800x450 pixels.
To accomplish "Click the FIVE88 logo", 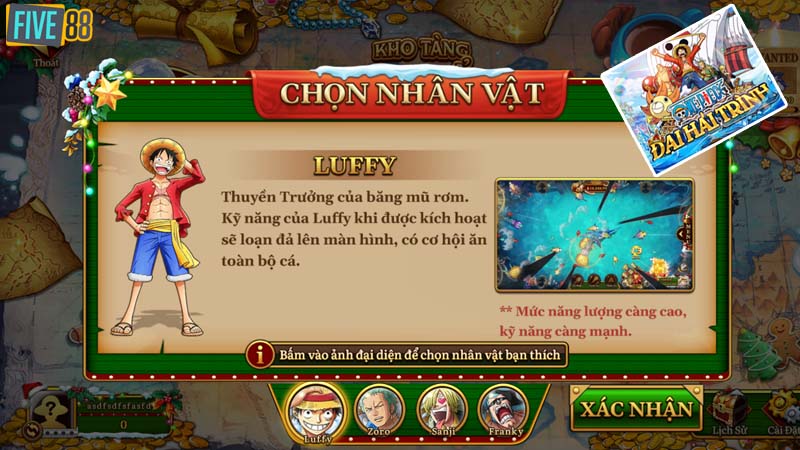I will pyautogui.click(x=49, y=25).
